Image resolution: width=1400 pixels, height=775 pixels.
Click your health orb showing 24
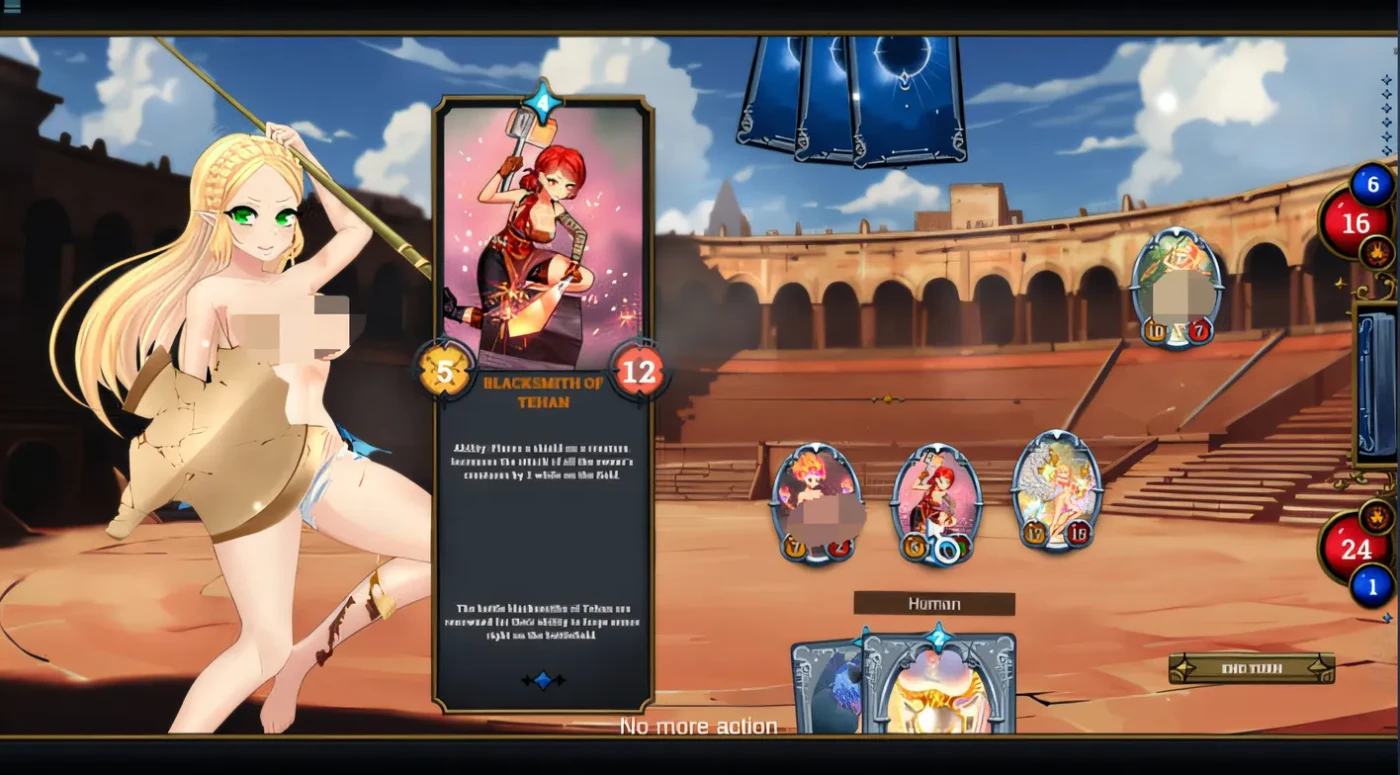coord(1357,550)
